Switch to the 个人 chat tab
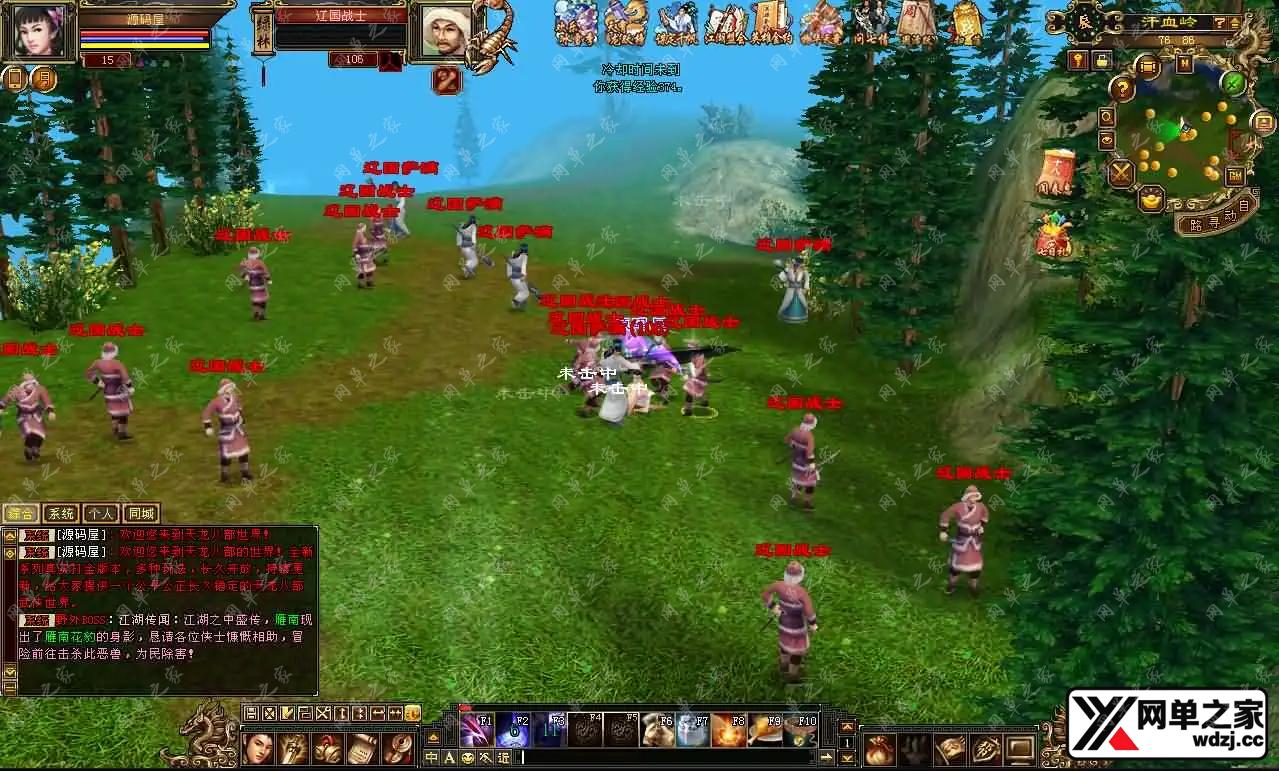Viewport: 1279px width, 771px height. [x=101, y=514]
